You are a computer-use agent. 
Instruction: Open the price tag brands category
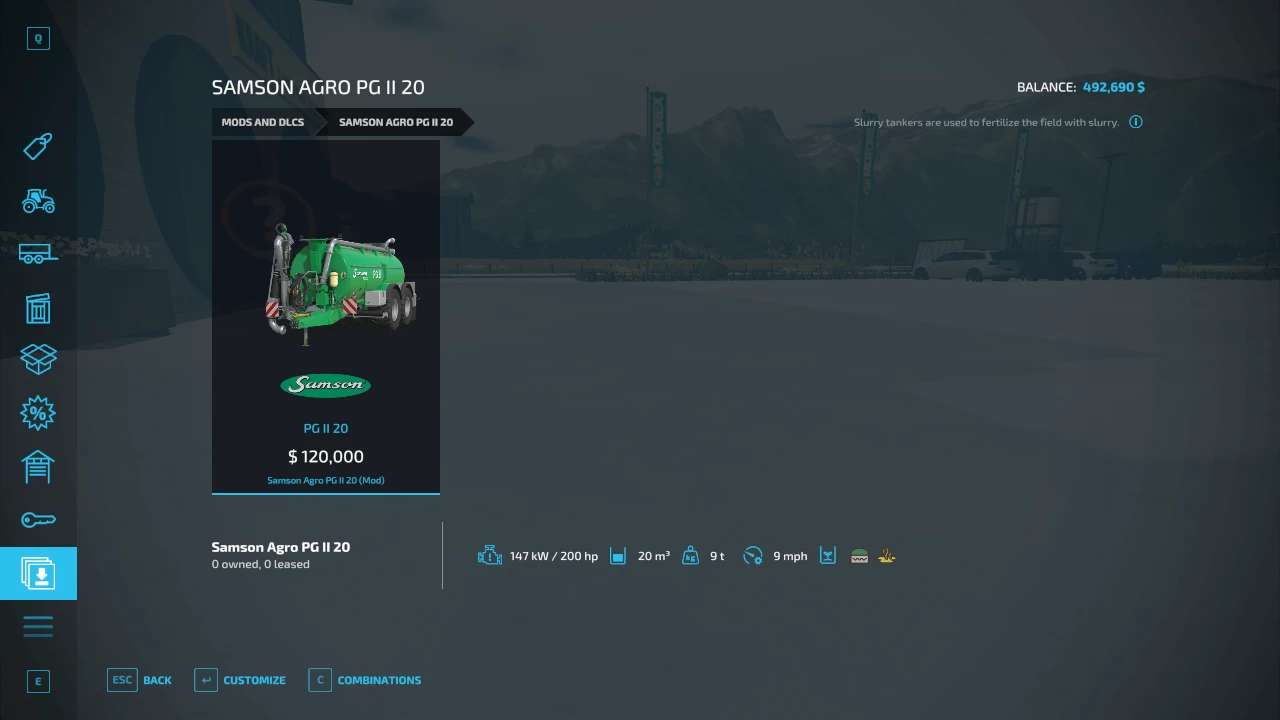(x=38, y=147)
